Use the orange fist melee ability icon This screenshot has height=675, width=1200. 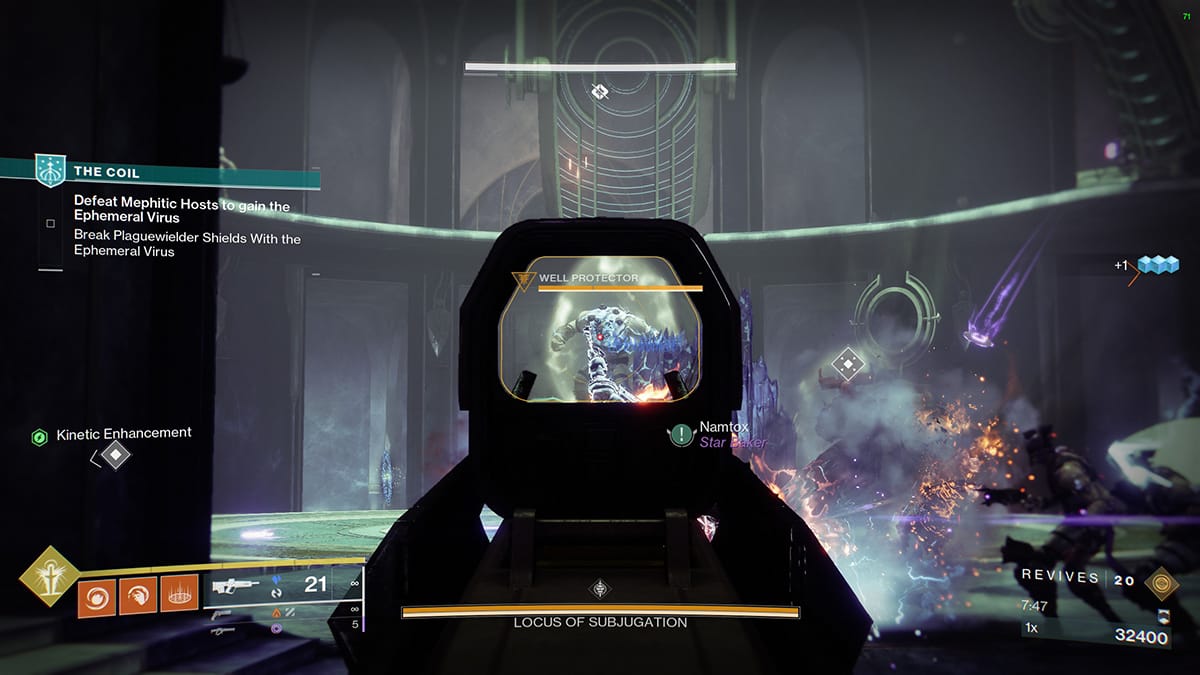tap(138, 596)
